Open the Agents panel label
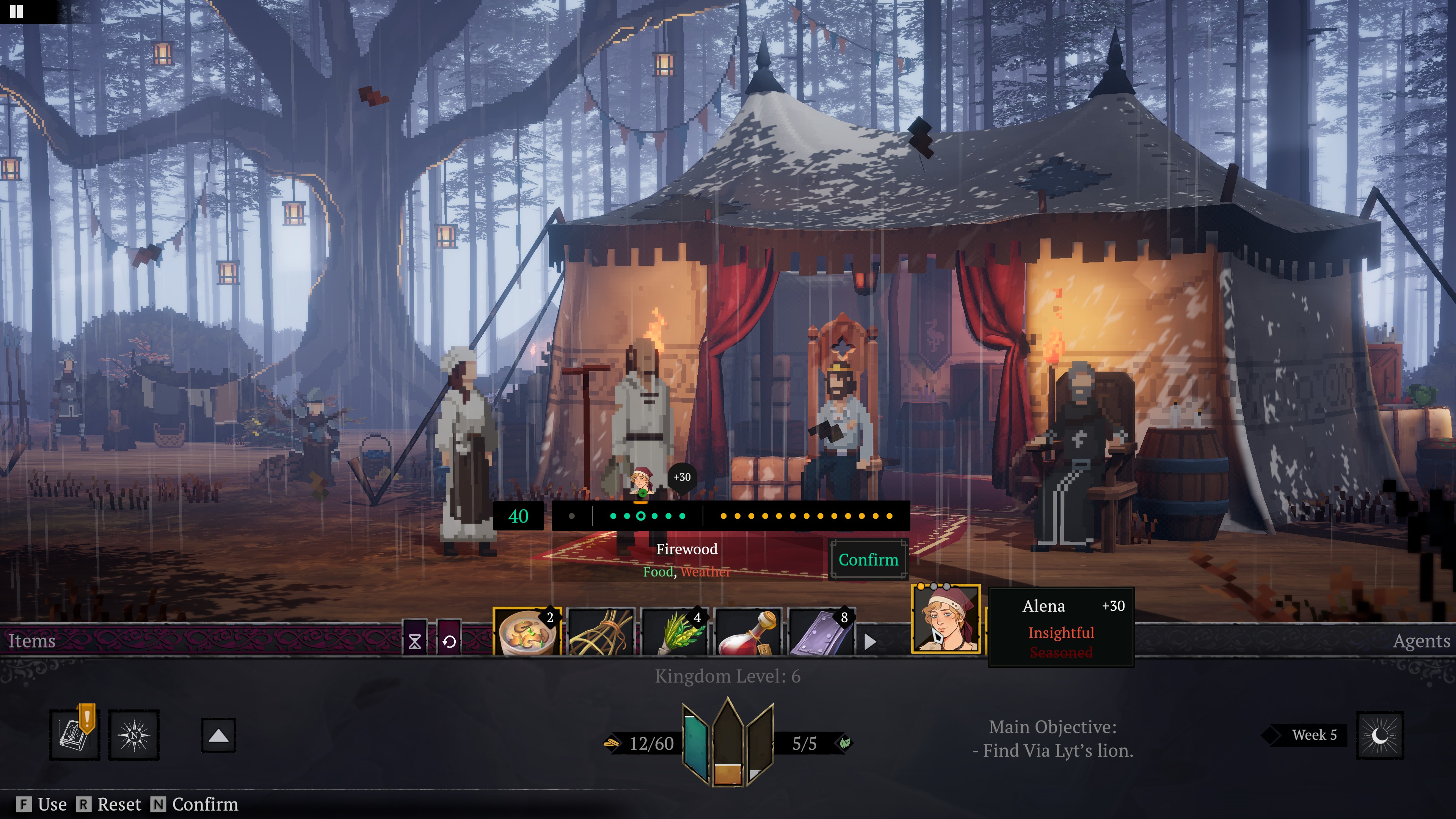The image size is (1456, 819). [1421, 640]
